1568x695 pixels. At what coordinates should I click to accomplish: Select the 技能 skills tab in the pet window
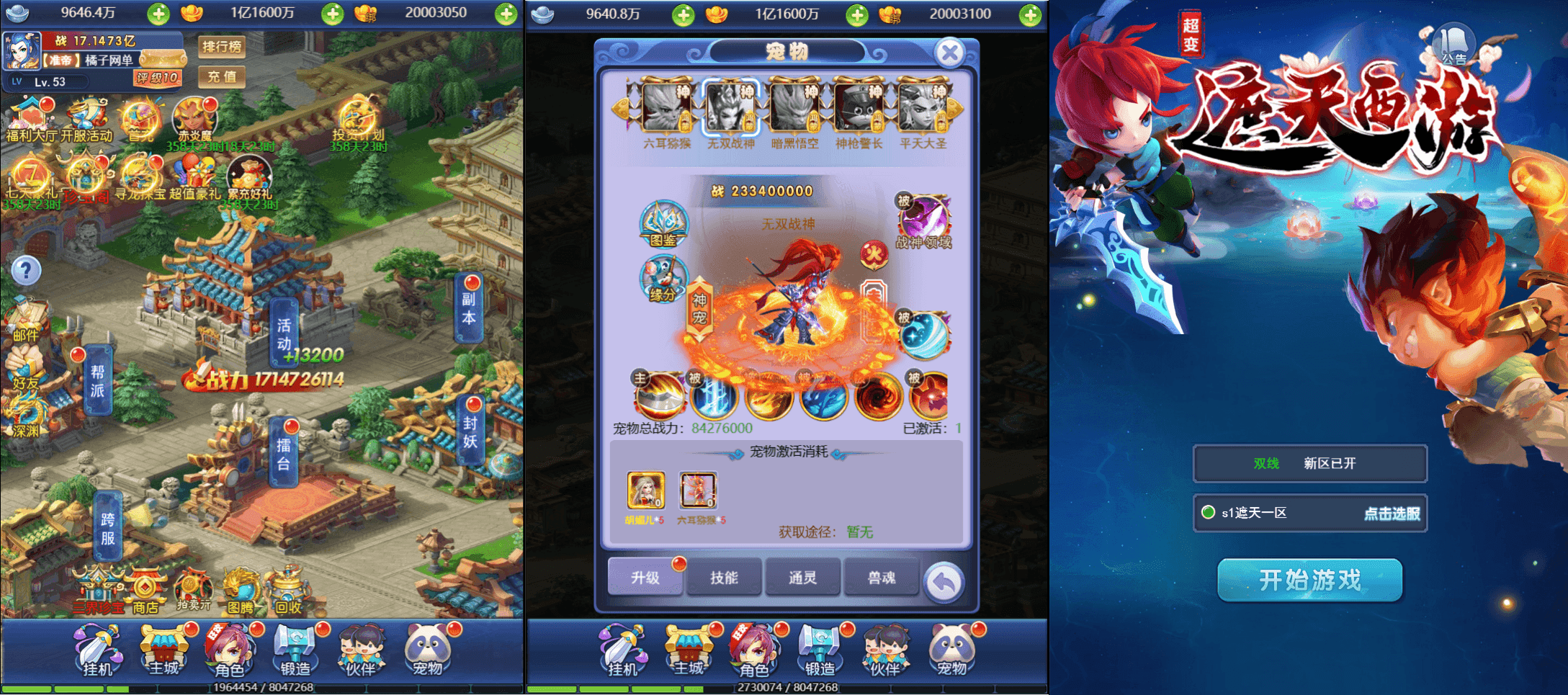[x=723, y=576]
